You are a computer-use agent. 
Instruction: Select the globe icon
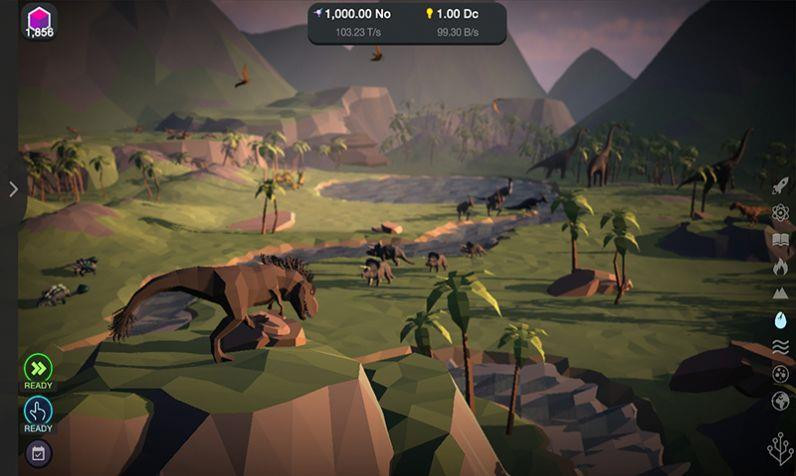coord(781,400)
